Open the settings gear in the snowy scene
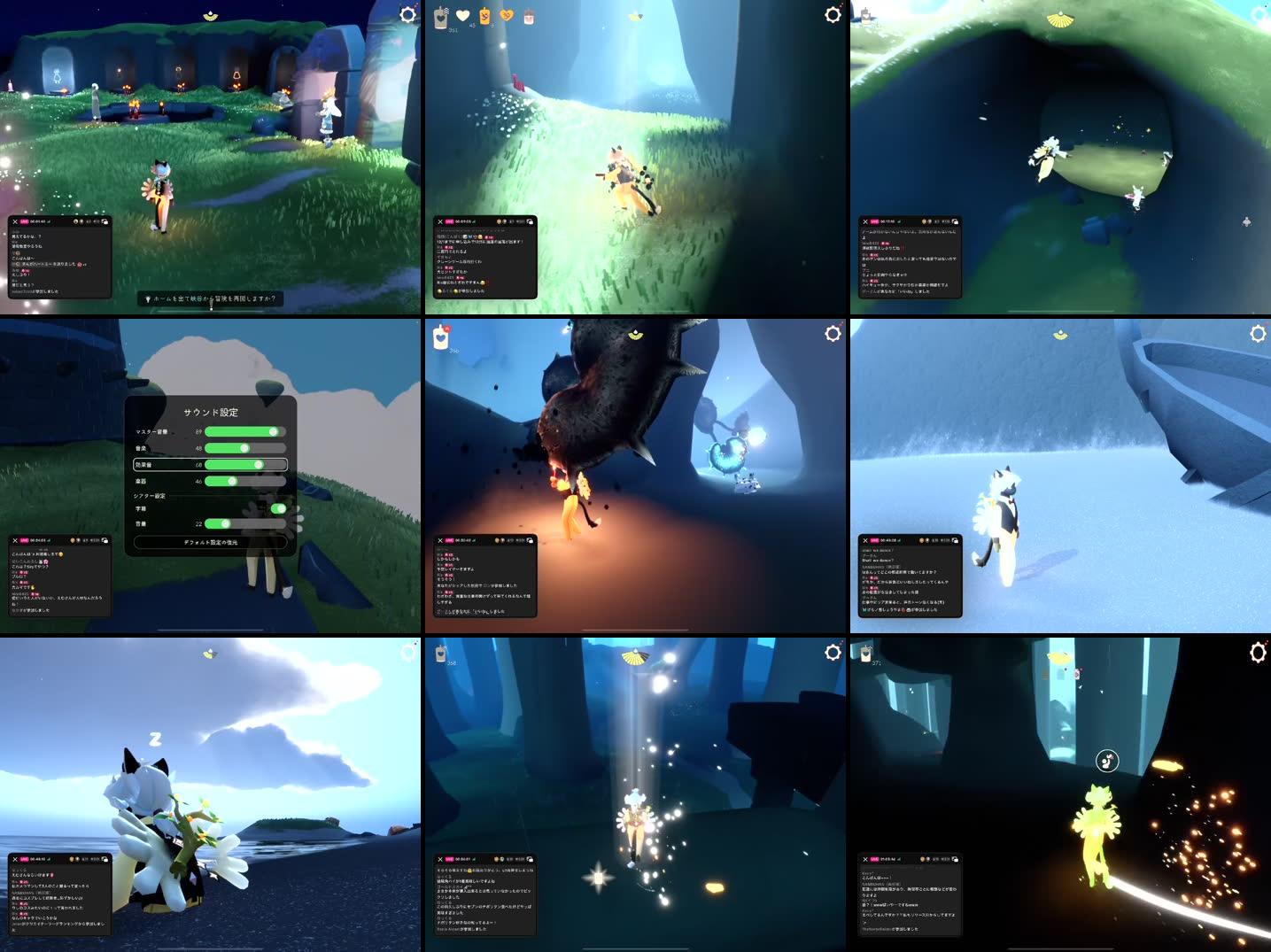1271x952 pixels. pos(1257,335)
